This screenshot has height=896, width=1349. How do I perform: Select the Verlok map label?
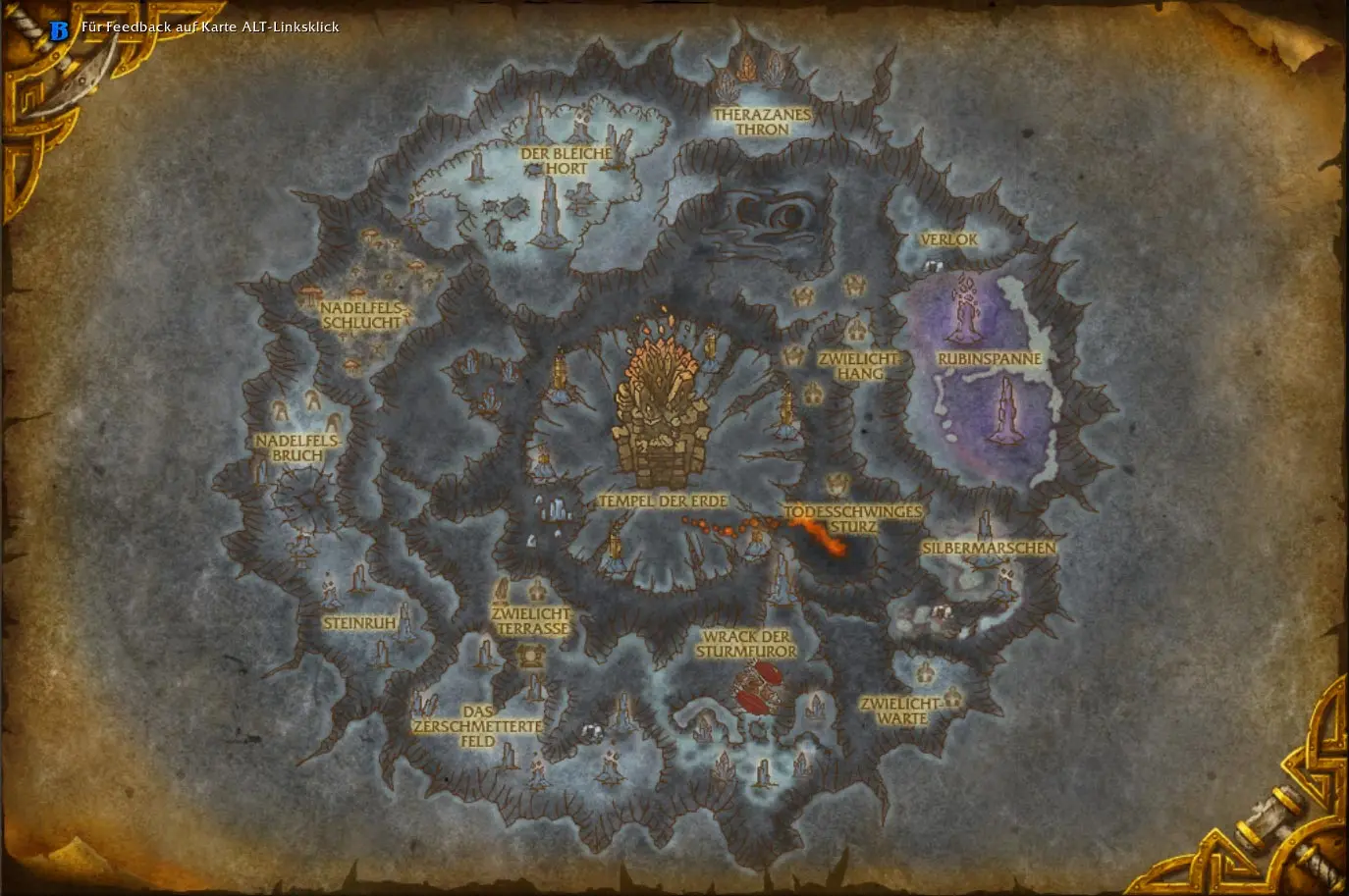(x=948, y=239)
